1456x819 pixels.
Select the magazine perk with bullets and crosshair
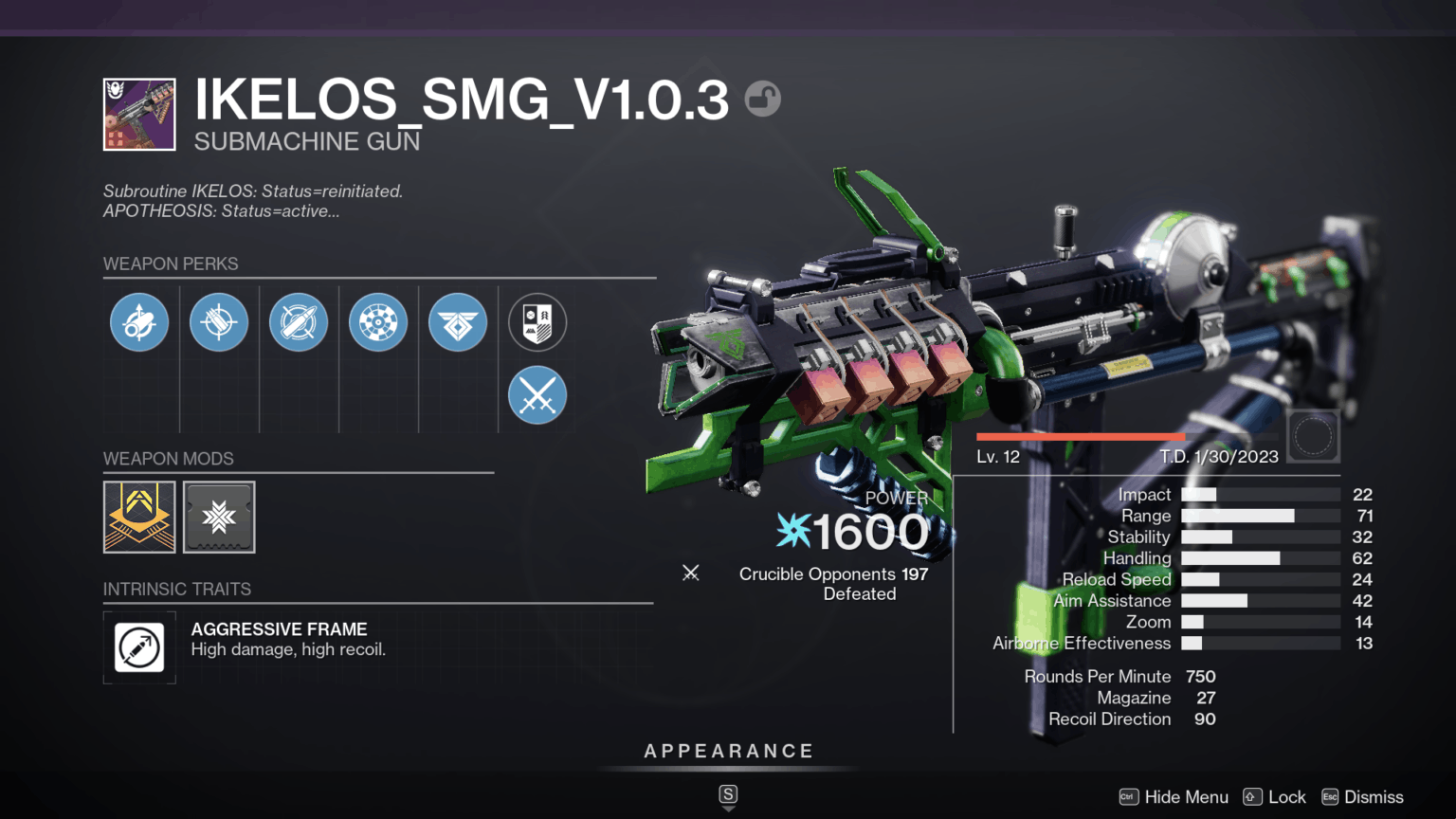(x=219, y=322)
